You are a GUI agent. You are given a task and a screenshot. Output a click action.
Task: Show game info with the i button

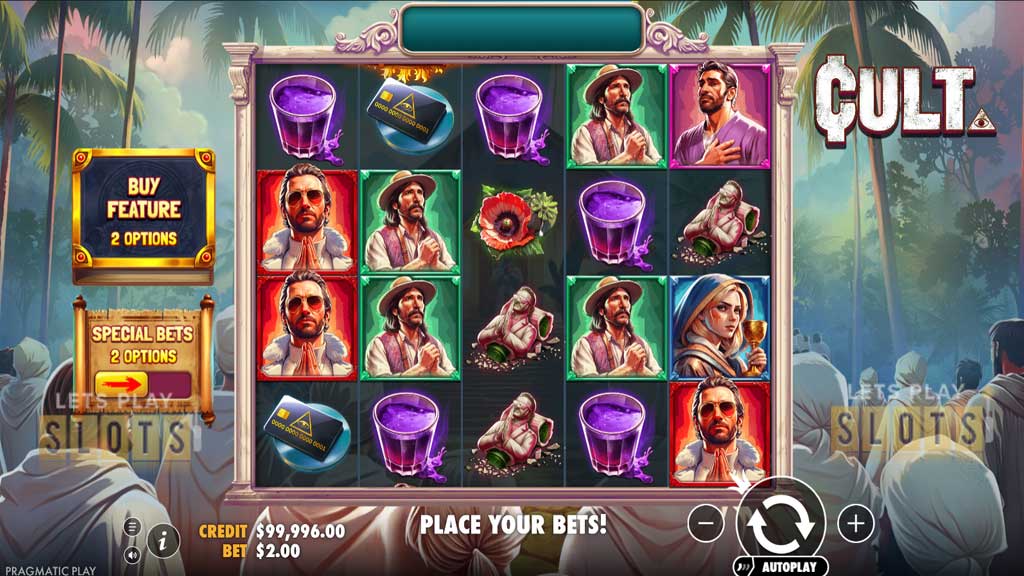[163, 540]
